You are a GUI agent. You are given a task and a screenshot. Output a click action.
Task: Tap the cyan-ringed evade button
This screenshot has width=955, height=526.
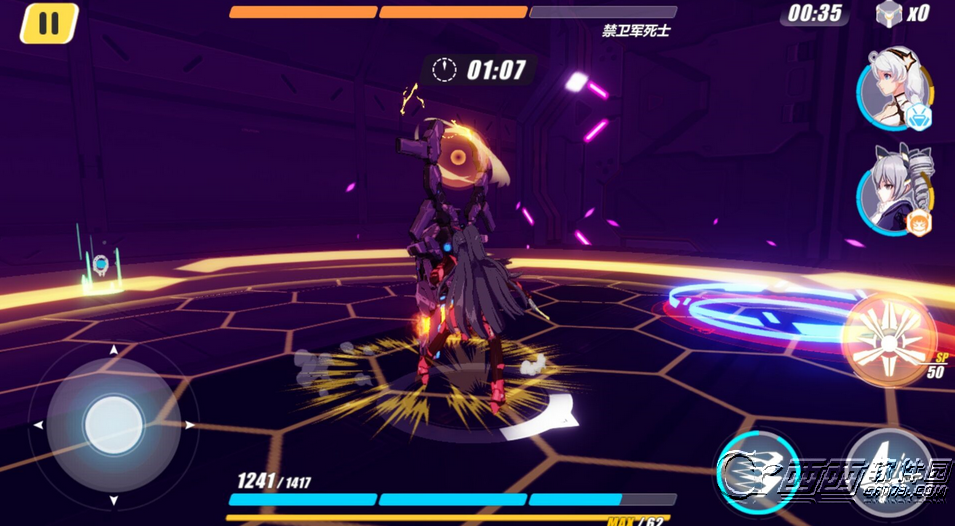pos(758,470)
